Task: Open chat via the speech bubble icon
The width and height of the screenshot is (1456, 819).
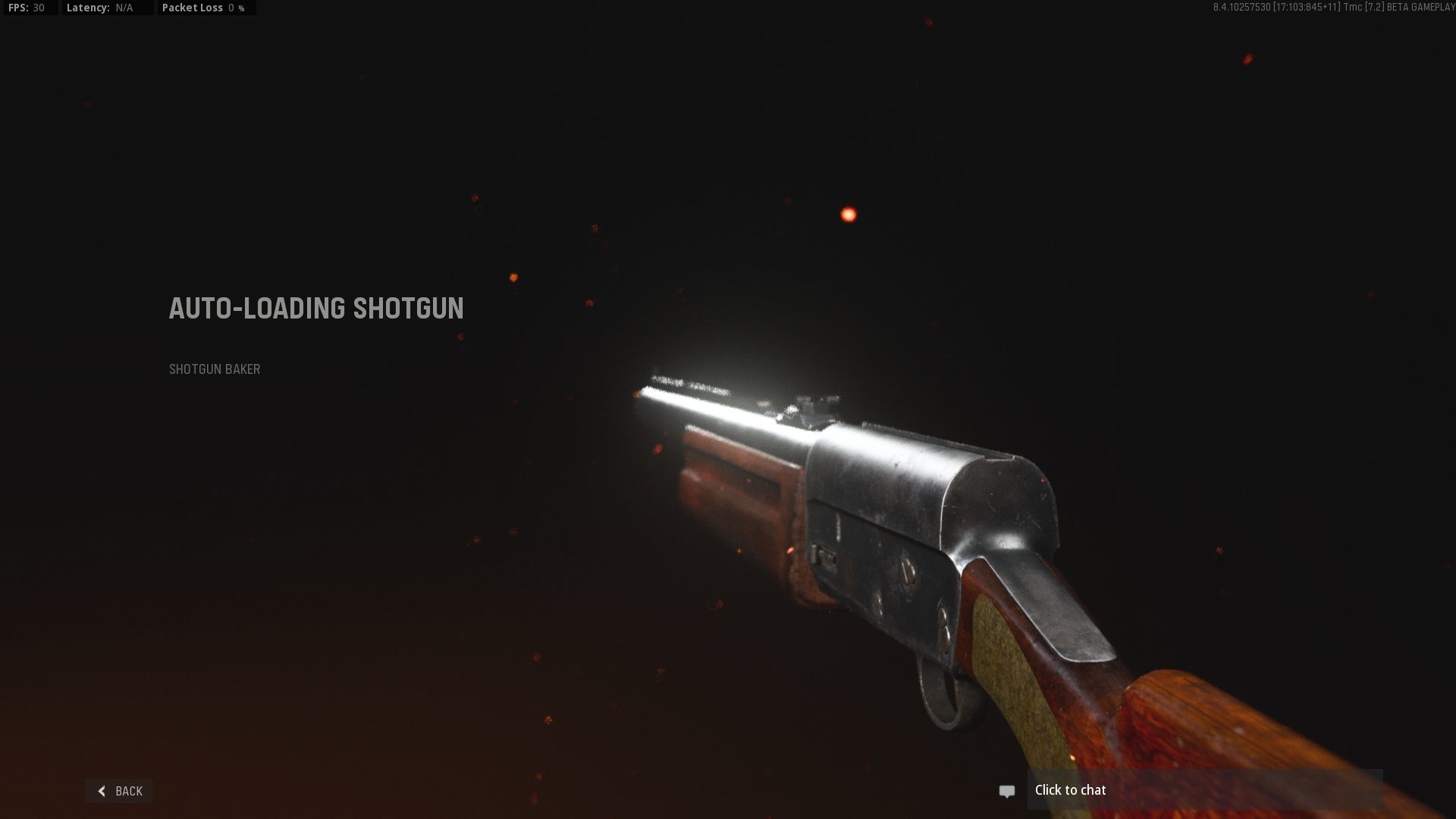Action: [x=1006, y=790]
